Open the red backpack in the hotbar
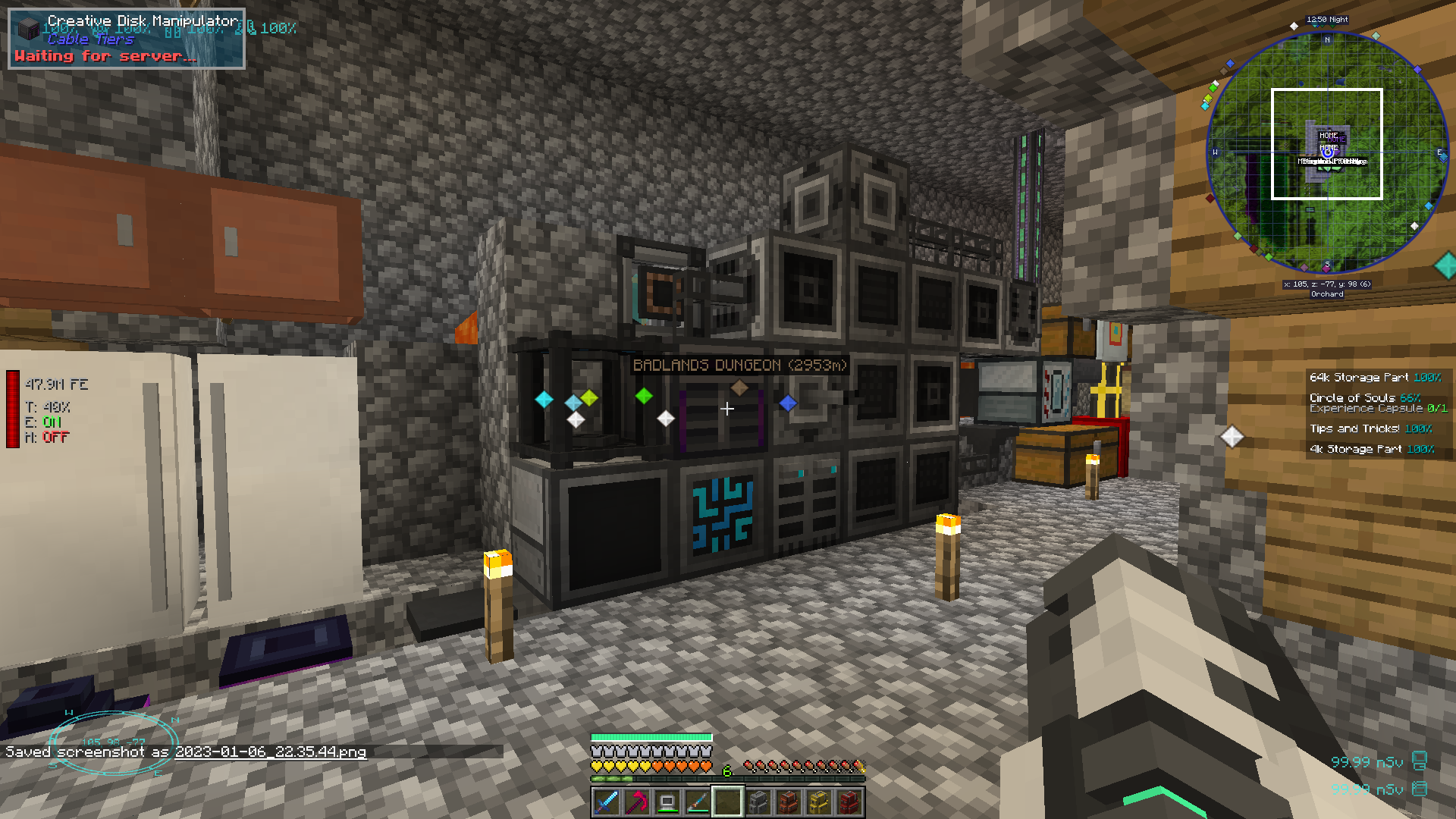 pyautogui.click(x=849, y=802)
